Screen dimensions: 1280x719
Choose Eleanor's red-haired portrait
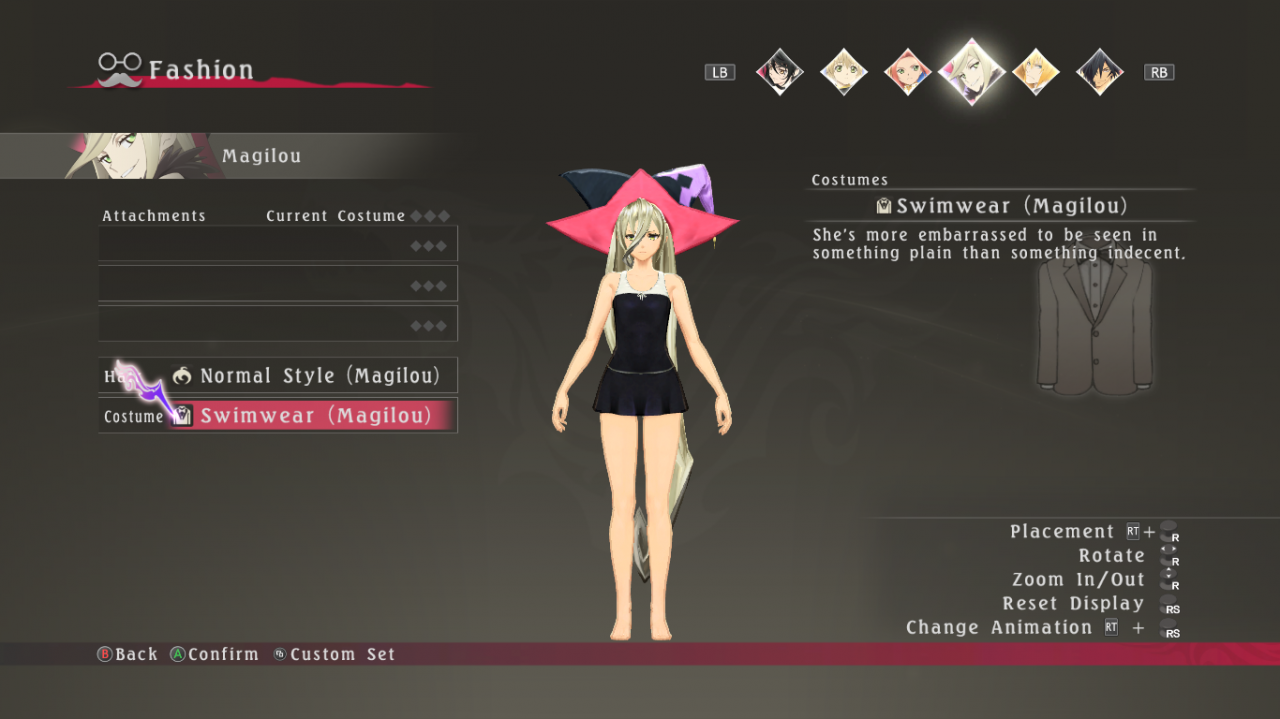pos(907,72)
